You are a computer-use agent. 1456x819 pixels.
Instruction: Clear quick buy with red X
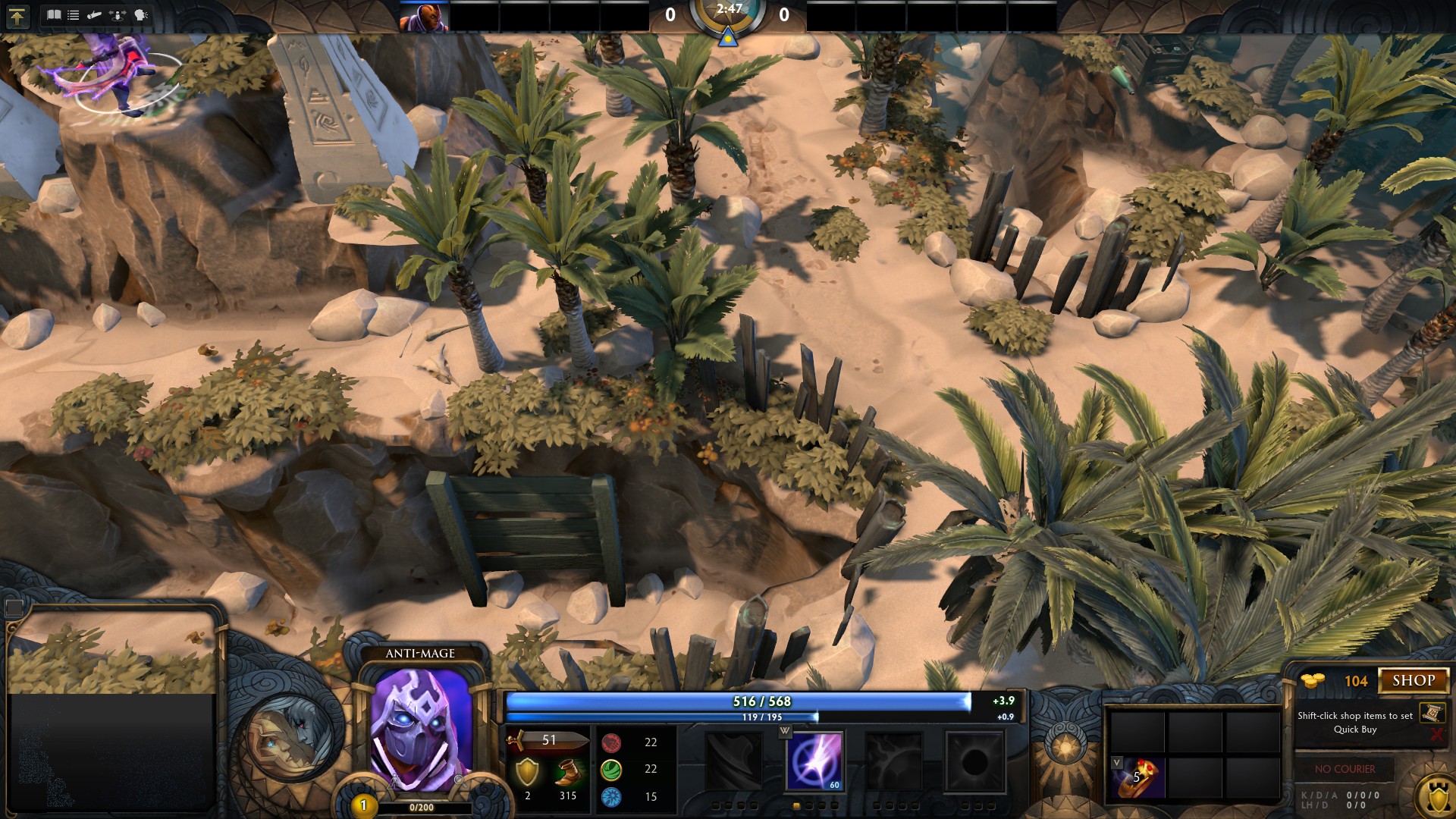(1436, 734)
